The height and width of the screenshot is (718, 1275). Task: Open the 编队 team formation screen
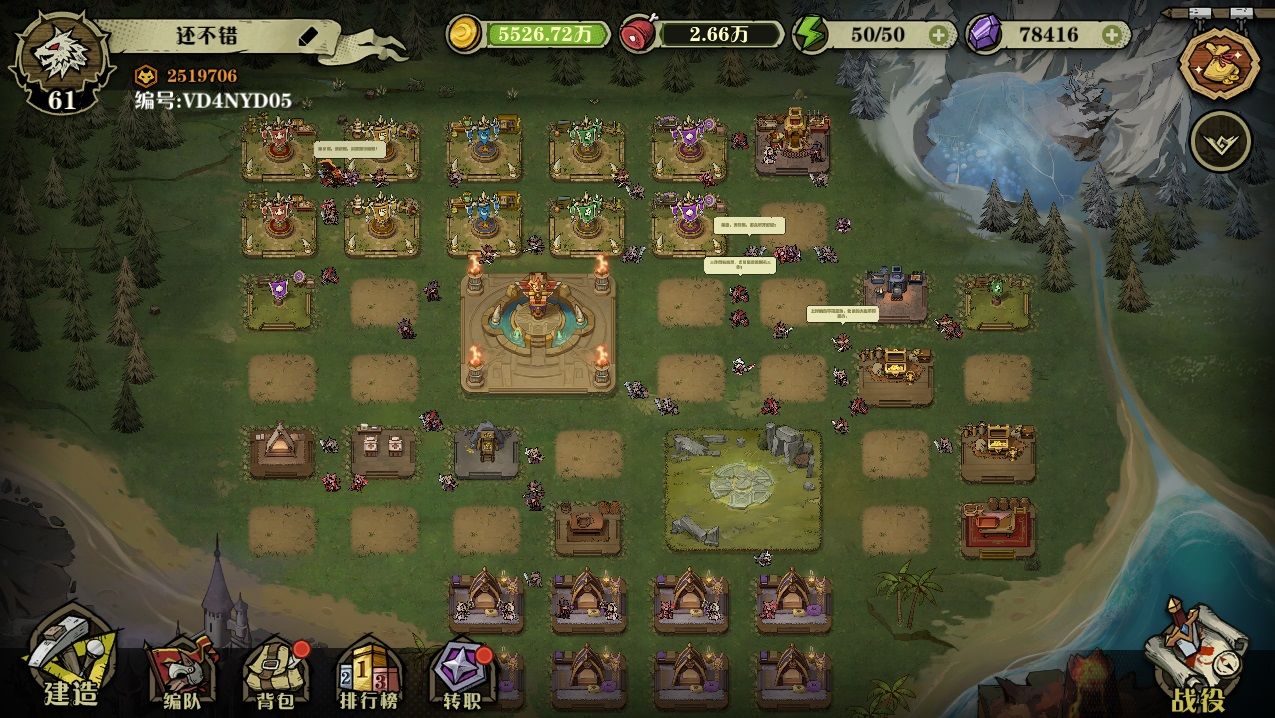pos(180,673)
